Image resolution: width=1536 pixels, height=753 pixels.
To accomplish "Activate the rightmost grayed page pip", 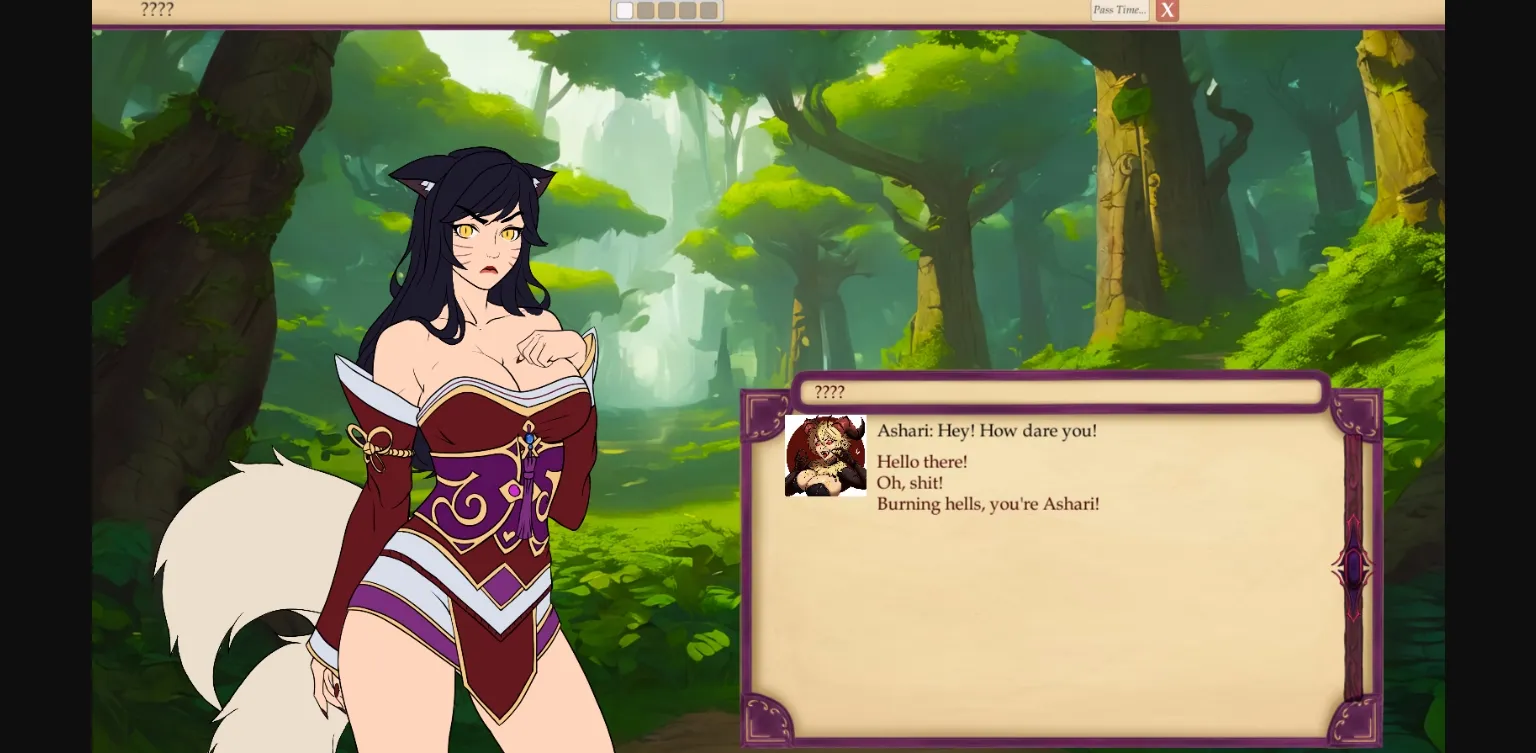I will tap(708, 10).
